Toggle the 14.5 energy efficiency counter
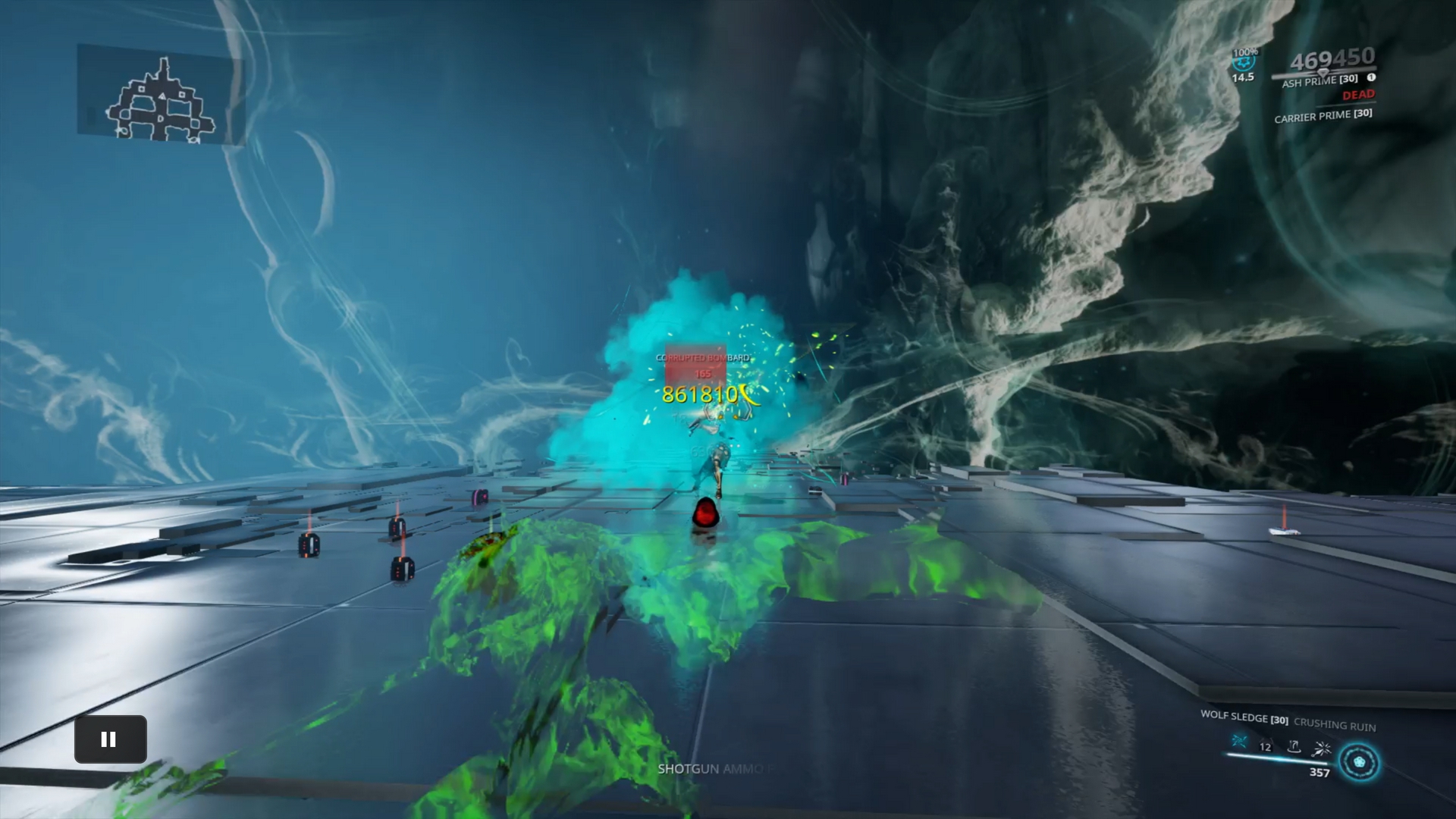 click(x=1242, y=77)
